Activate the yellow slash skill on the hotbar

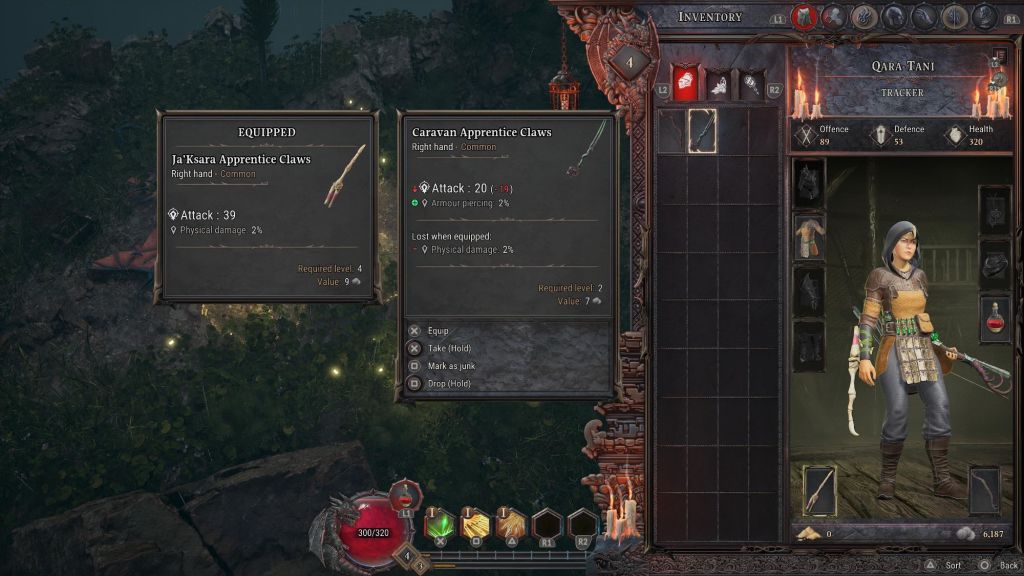click(475, 523)
